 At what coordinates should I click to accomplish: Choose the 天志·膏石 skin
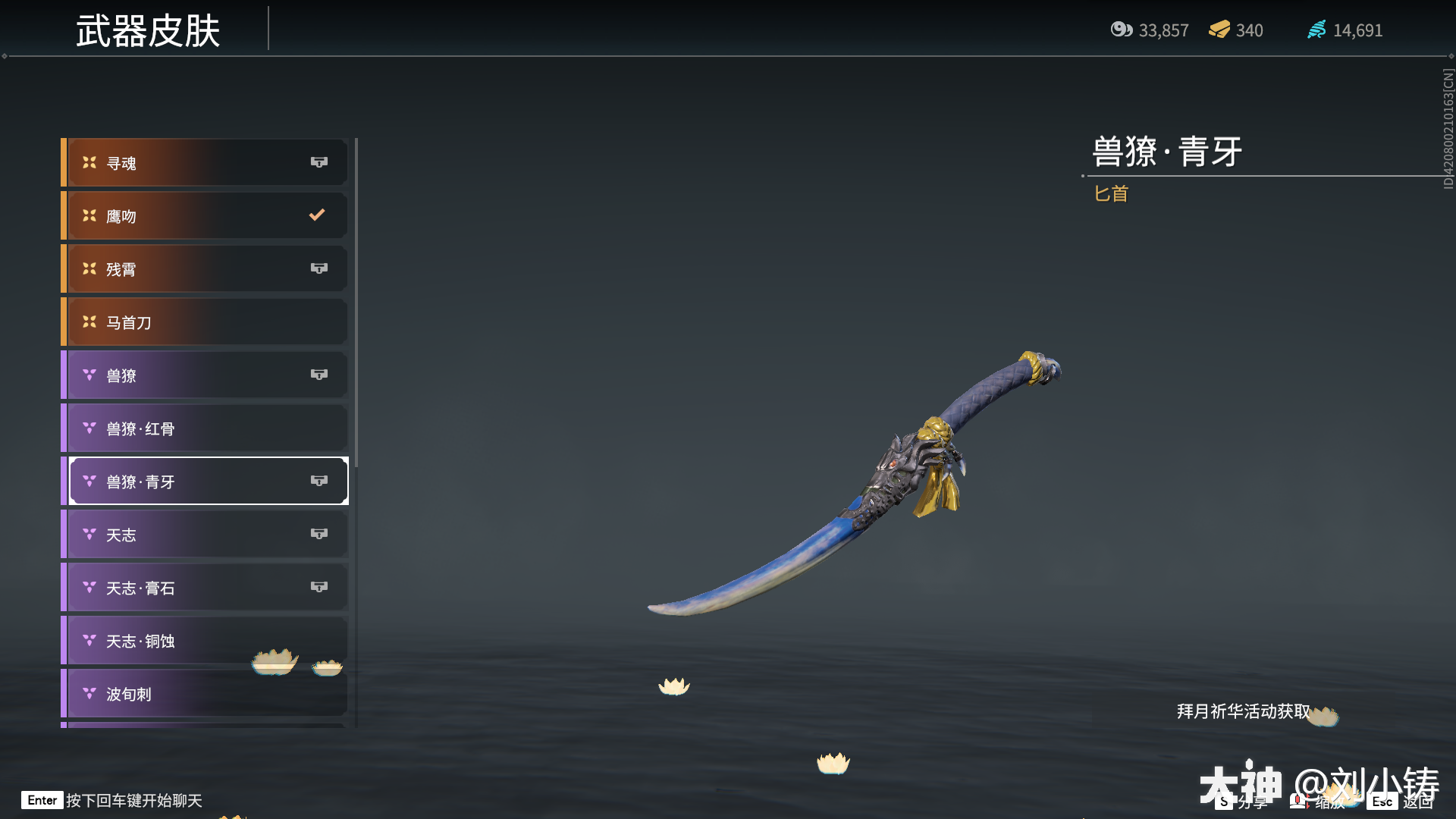tap(205, 588)
